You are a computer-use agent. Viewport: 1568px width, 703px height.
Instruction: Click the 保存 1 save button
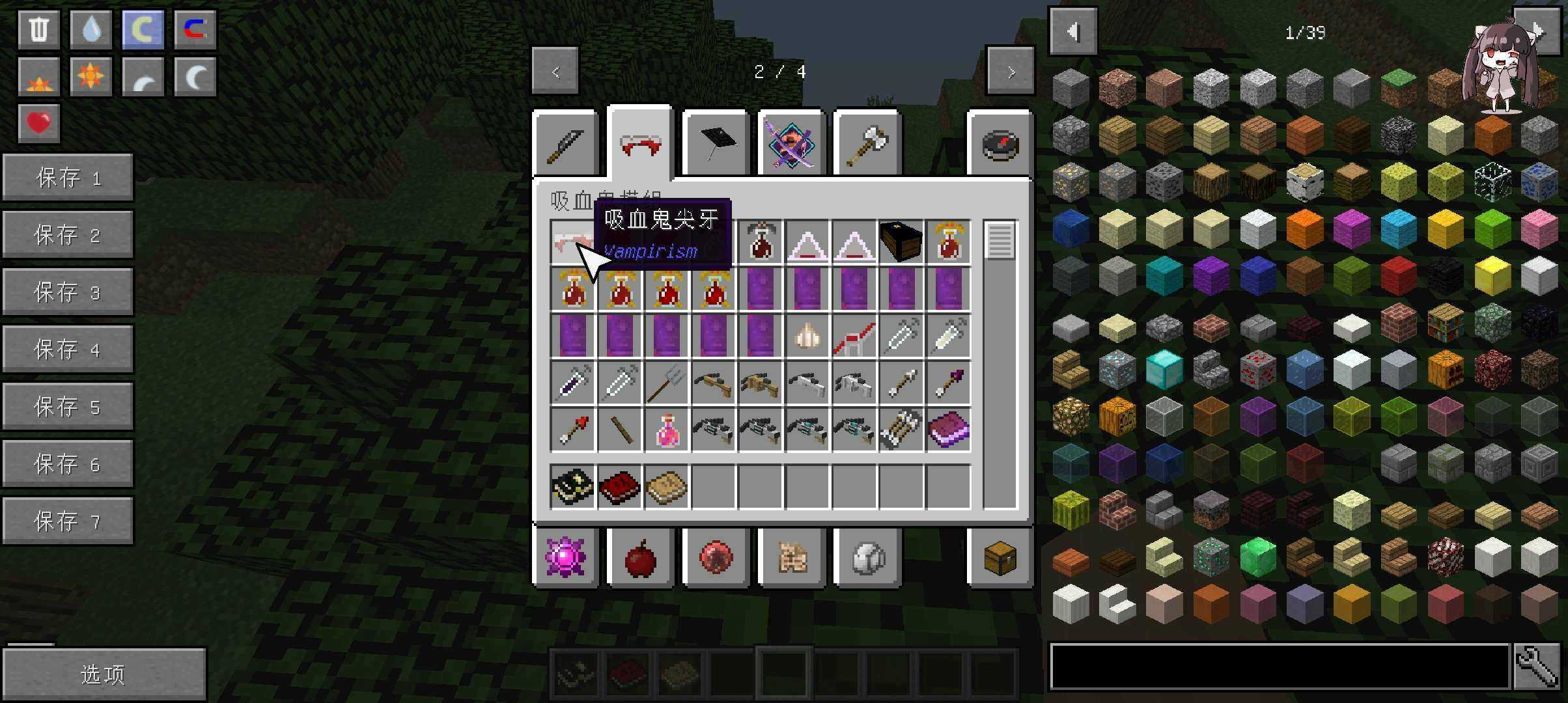pyautogui.click(x=68, y=178)
